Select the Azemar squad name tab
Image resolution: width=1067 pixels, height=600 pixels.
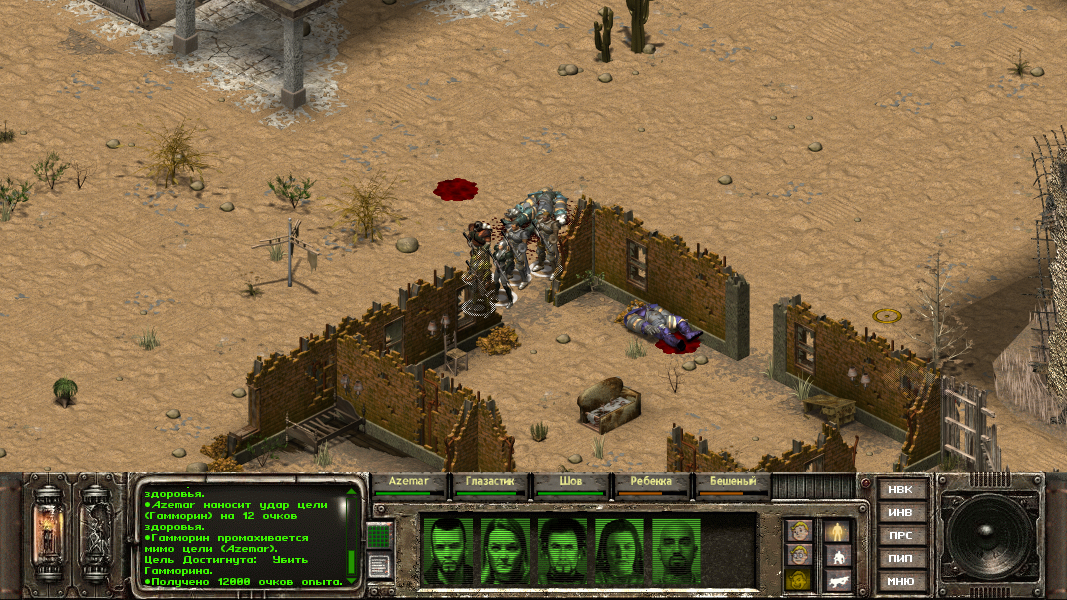[x=408, y=482]
